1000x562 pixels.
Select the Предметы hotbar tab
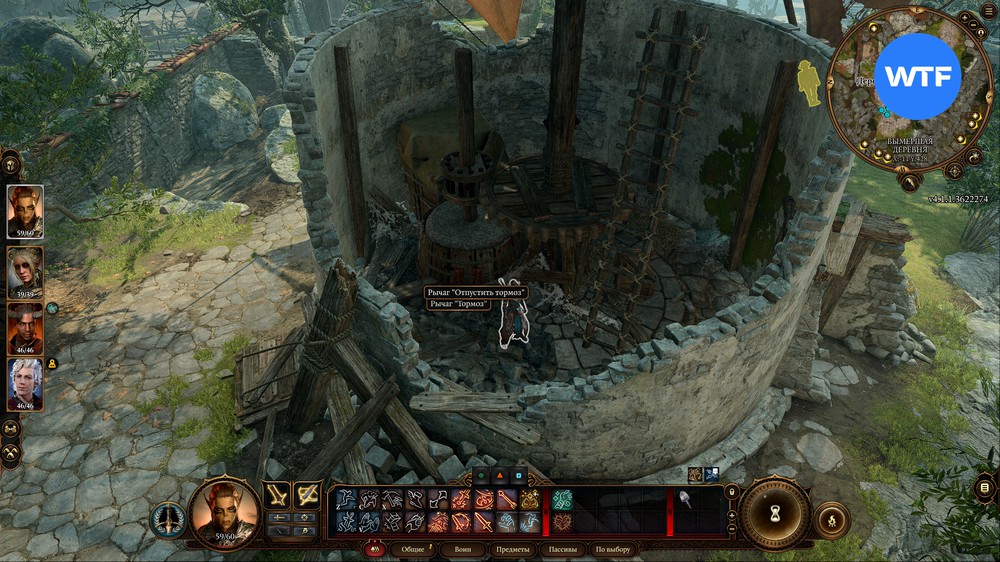tap(511, 549)
